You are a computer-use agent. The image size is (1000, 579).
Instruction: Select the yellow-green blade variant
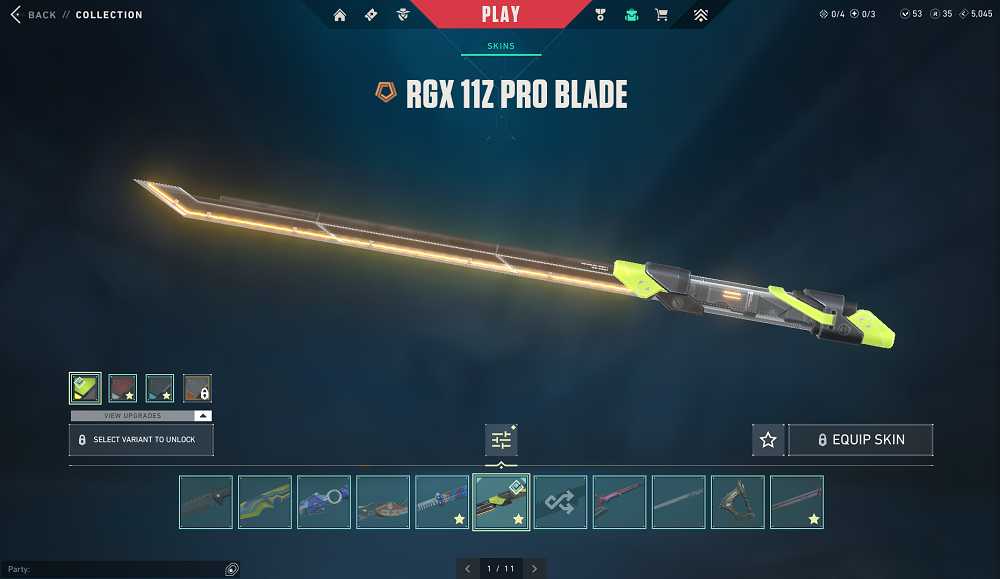(85, 388)
